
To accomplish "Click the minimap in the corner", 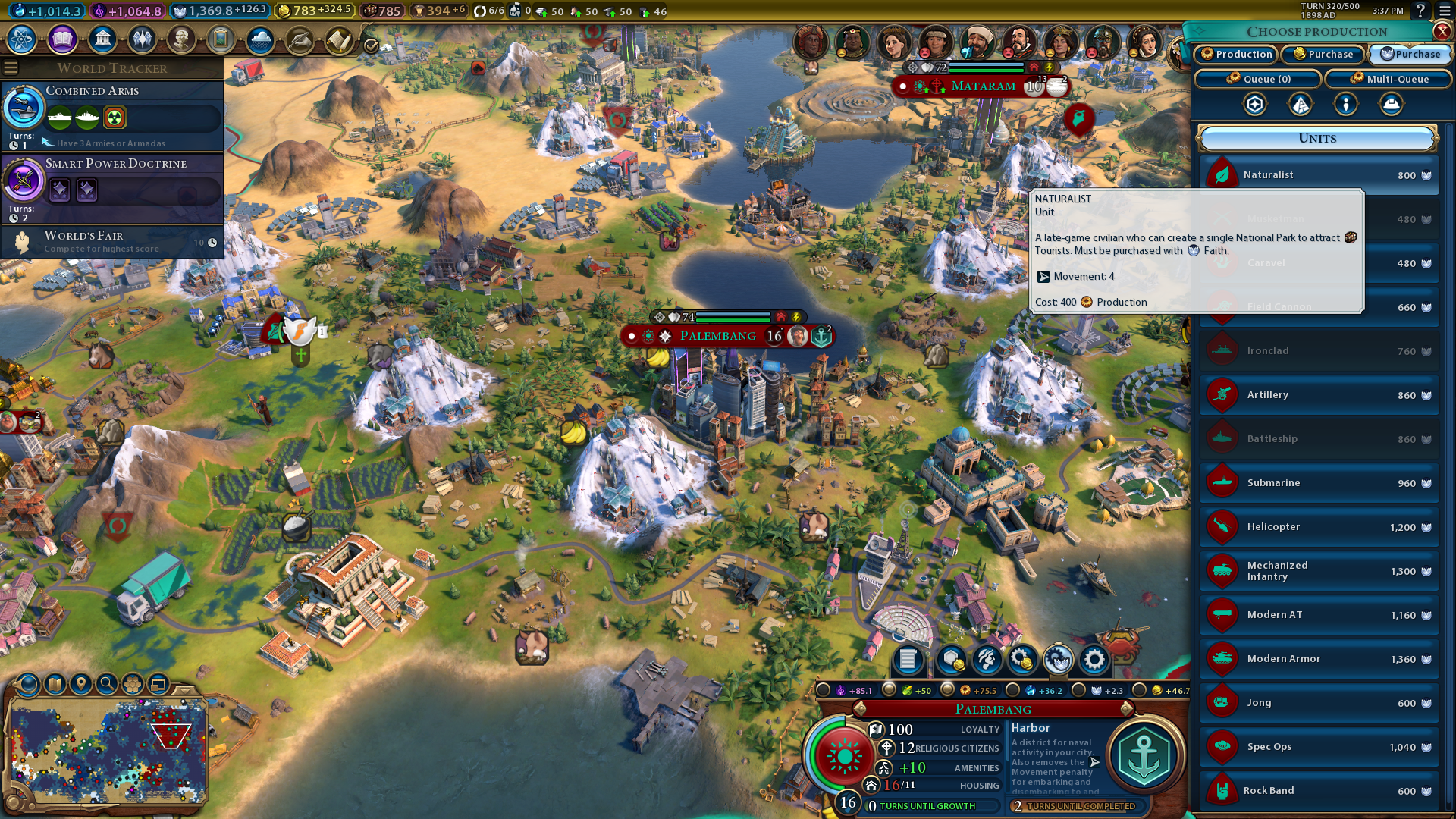I will [108, 751].
